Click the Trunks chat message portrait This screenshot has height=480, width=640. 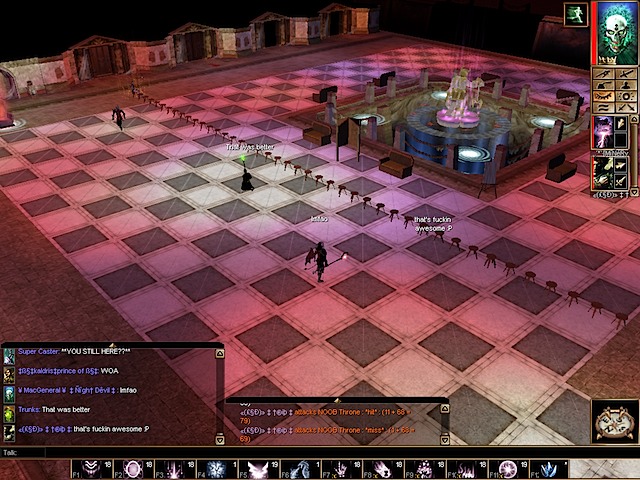9,410
